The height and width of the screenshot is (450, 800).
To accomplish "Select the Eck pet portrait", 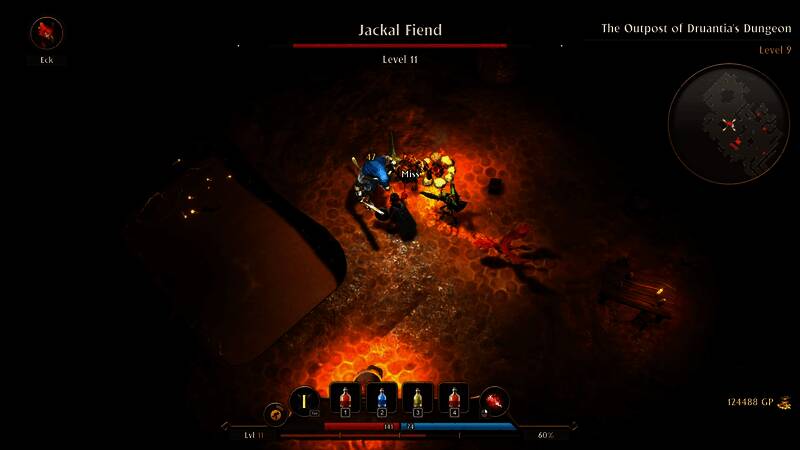I will pyautogui.click(x=46, y=33).
